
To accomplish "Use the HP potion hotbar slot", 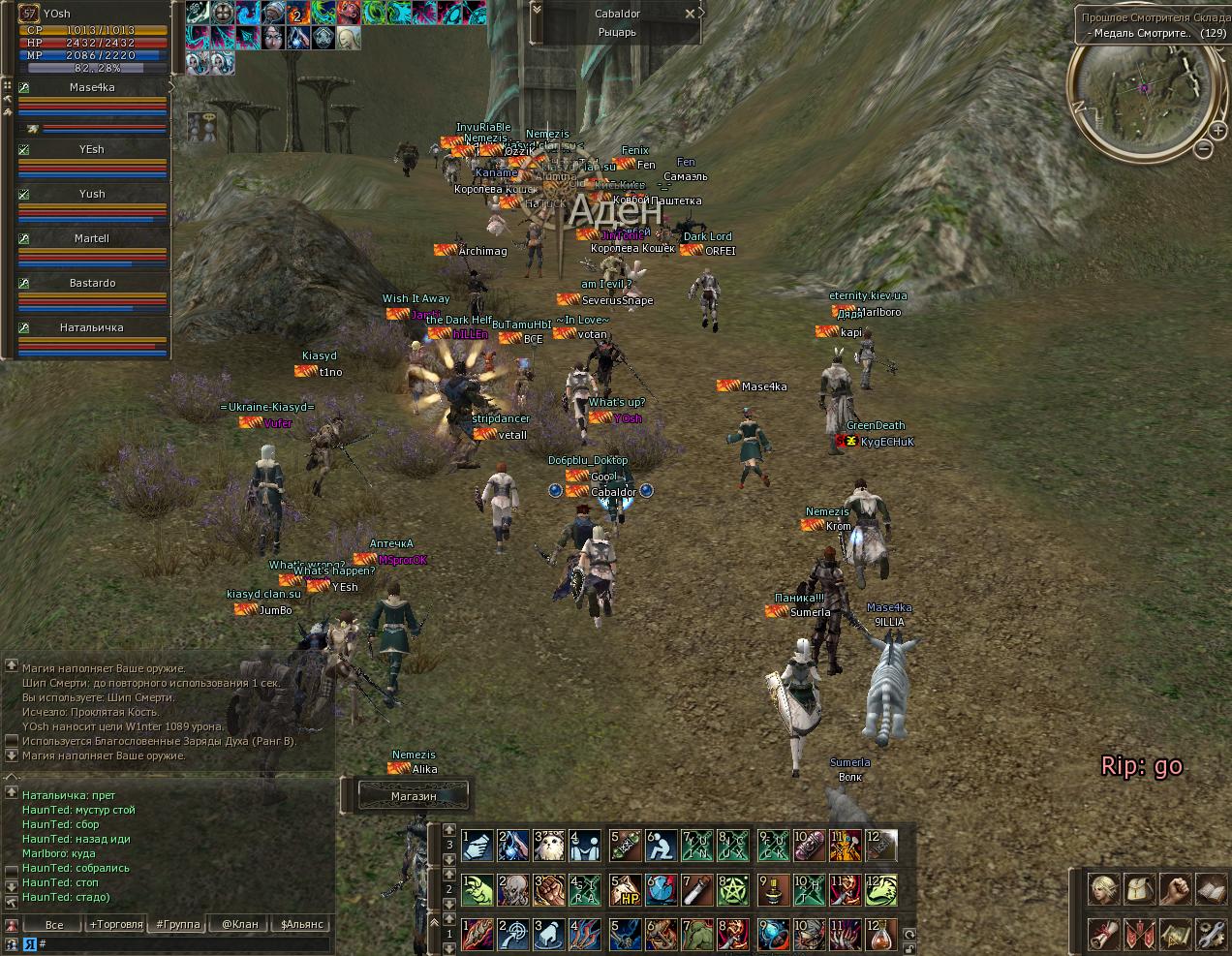I will (x=625, y=889).
